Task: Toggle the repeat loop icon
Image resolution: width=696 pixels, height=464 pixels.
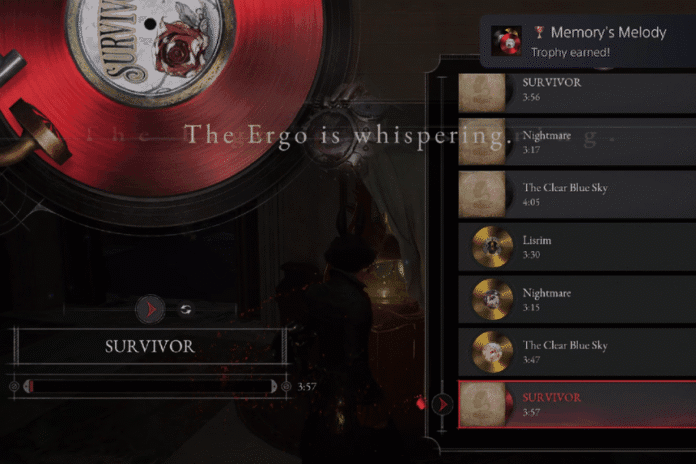Action: click(x=185, y=310)
